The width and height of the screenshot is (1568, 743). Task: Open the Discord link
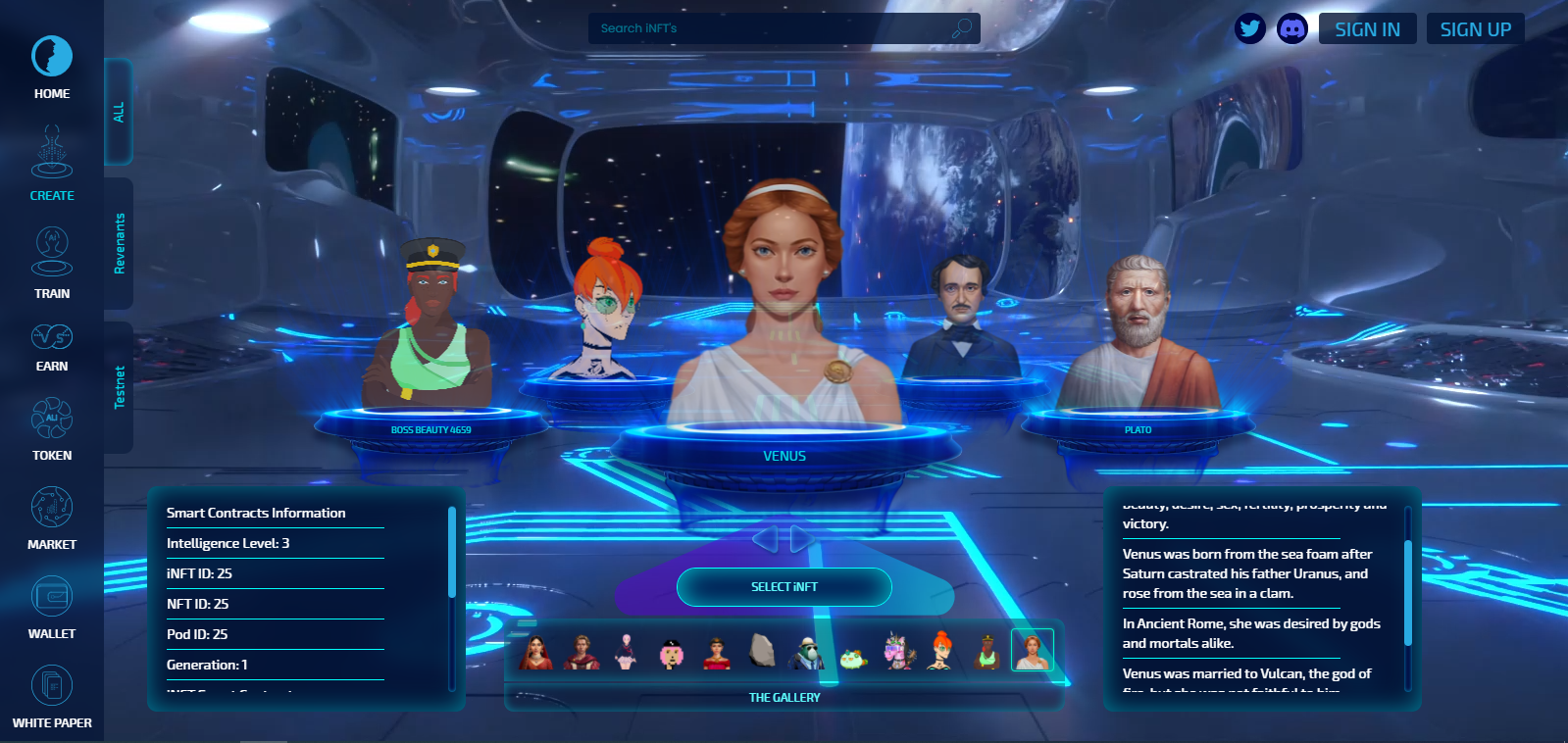click(1292, 28)
